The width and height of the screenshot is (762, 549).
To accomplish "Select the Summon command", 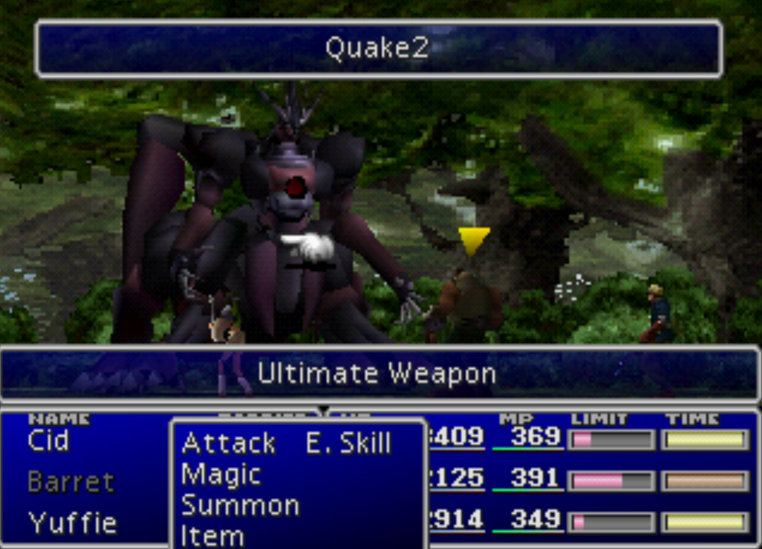I will [x=240, y=505].
